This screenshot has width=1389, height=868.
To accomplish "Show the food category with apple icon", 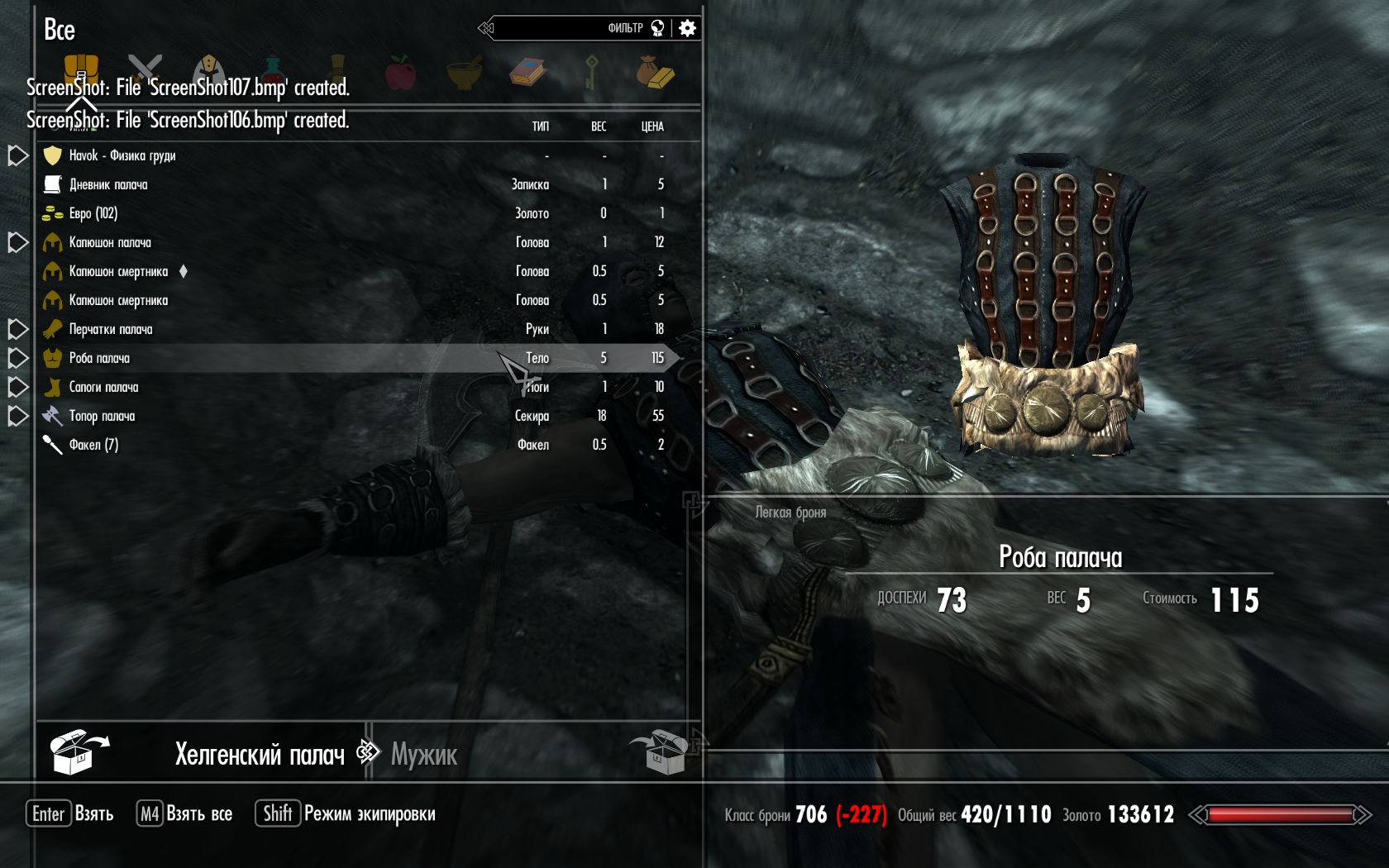I will 401,72.
